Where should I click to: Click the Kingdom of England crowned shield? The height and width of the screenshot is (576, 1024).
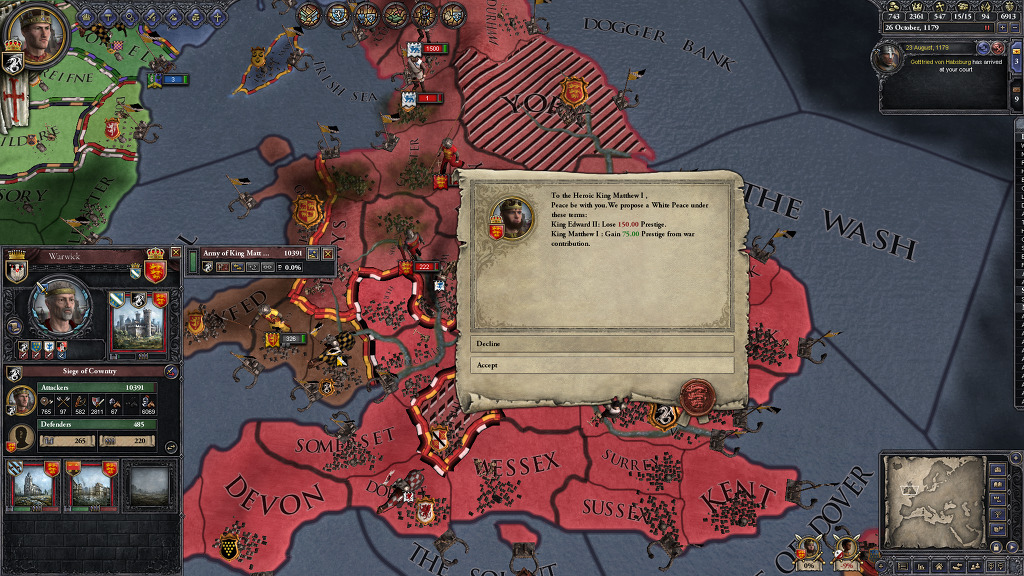155,270
